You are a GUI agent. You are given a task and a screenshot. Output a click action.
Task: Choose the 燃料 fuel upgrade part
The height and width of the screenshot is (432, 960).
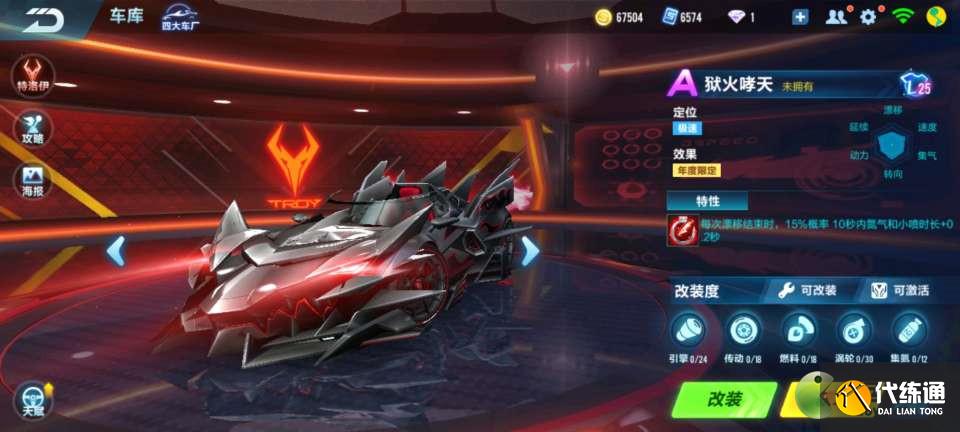coord(797,330)
